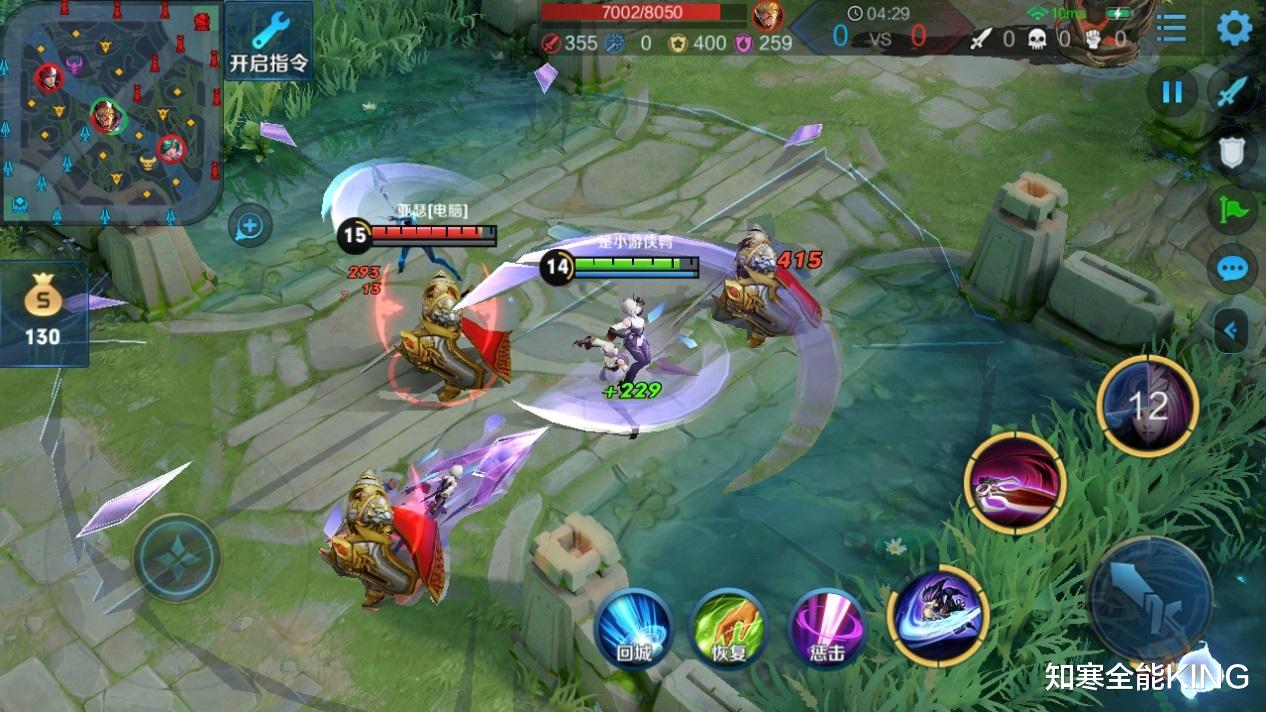The height and width of the screenshot is (712, 1266).
Task: Use the 回城 recall skill
Action: tap(633, 628)
